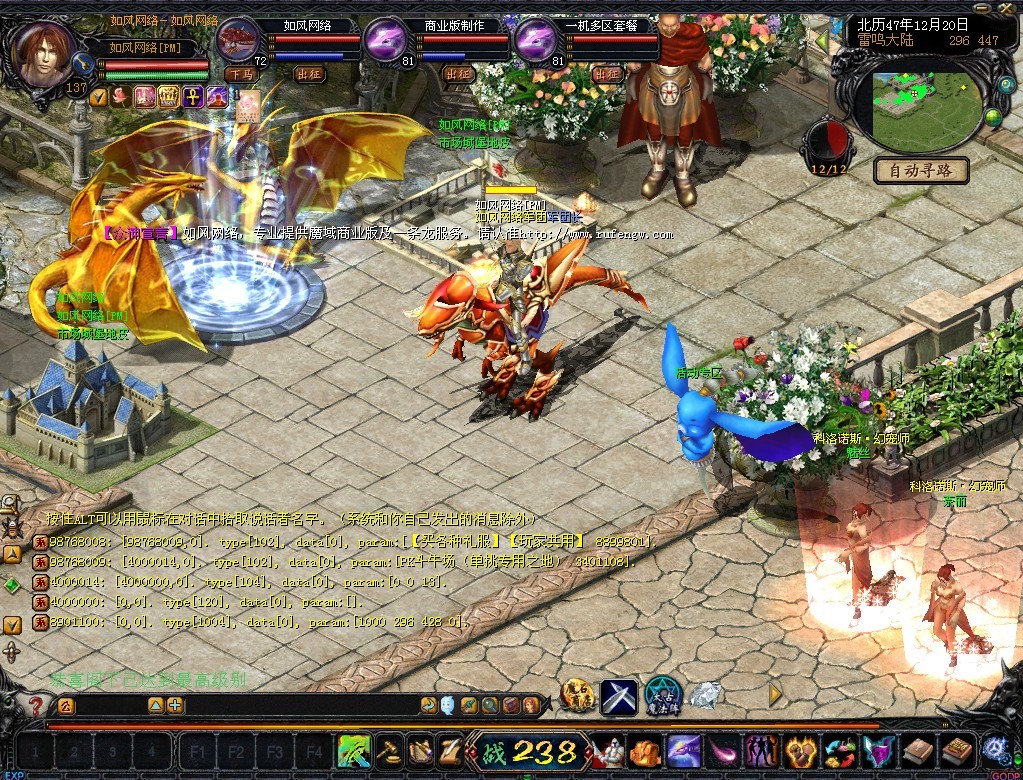This screenshot has width=1023, height=780.
Task: Click the 下马 dismount button
Action: tap(241, 74)
